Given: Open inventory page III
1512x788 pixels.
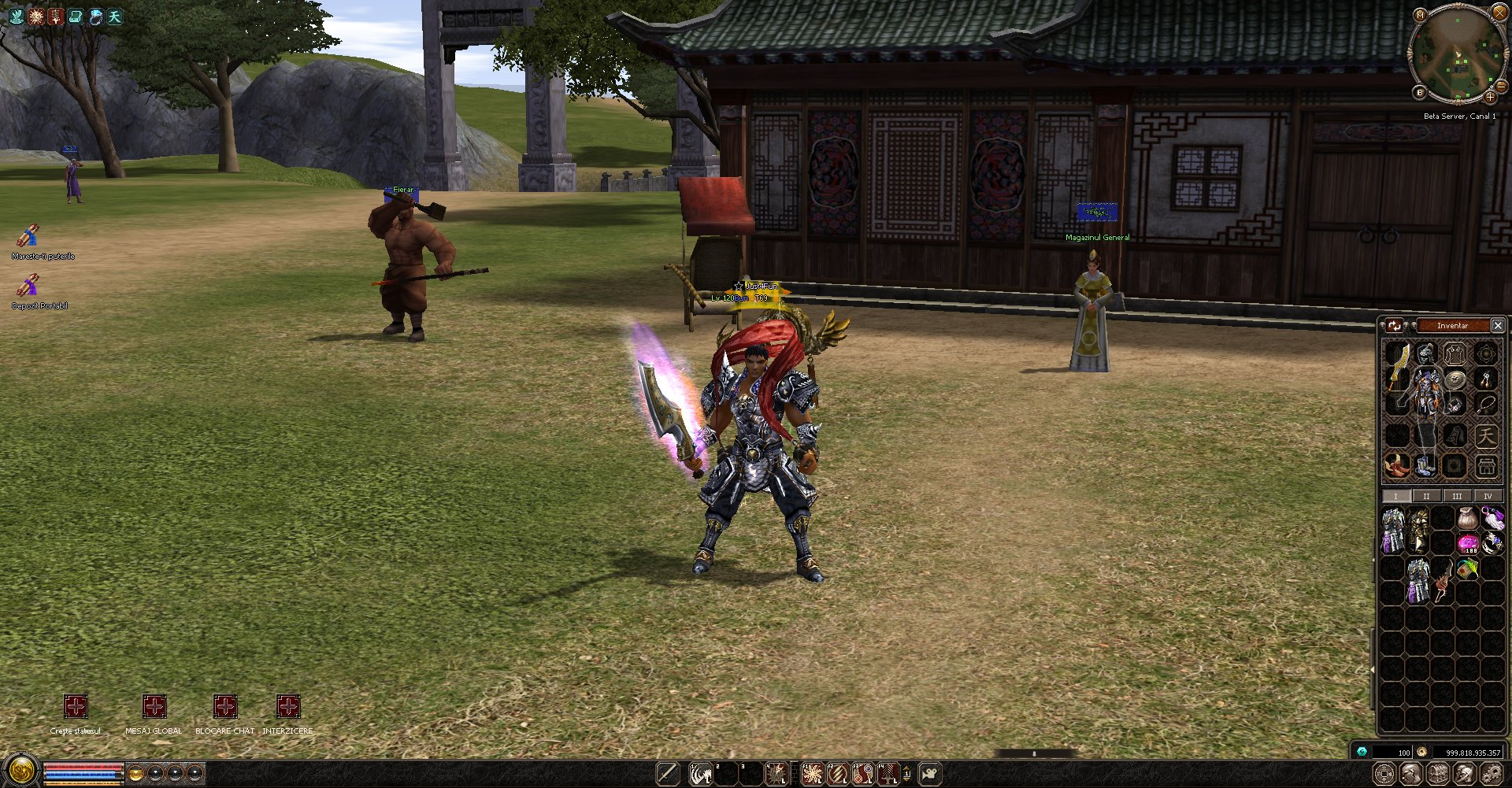Looking at the screenshot, I should pos(1457,496).
